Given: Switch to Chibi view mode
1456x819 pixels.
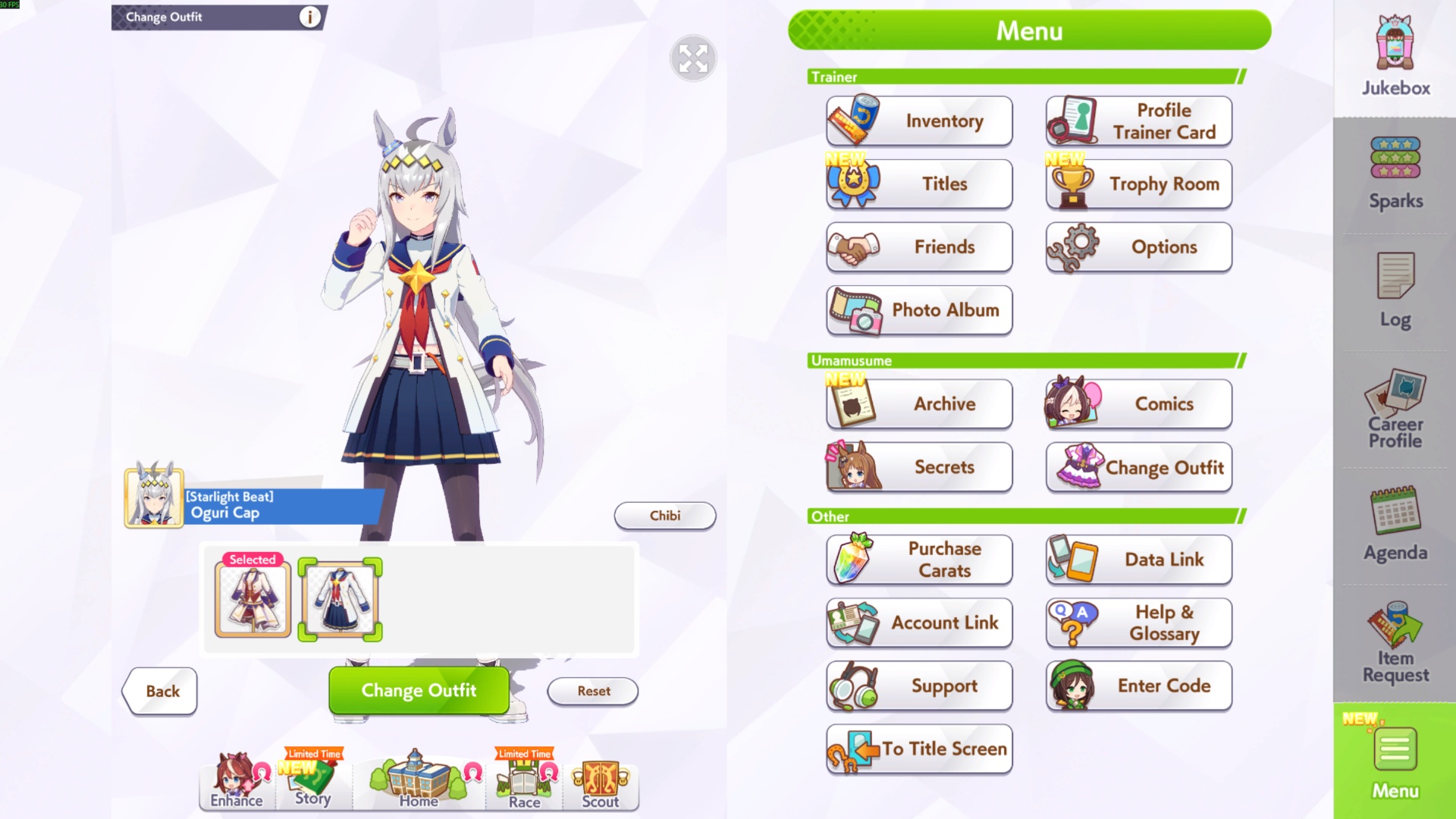Looking at the screenshot, I should pyautogui.click(x=664, y=516).
